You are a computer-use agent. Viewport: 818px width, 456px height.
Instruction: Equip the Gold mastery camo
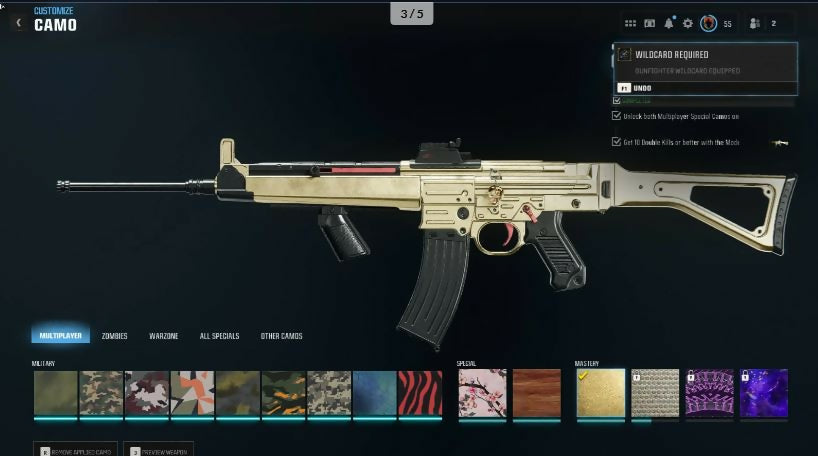click(x=600, y=393)
